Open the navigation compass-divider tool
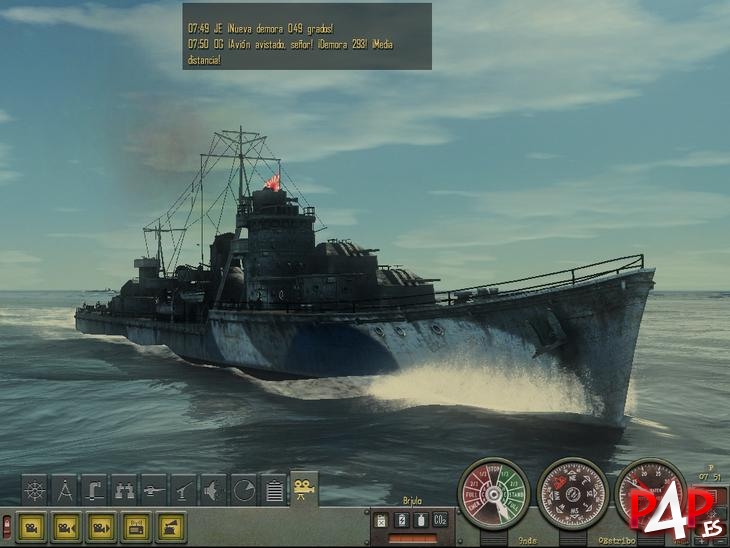This screenshot has width=730, height=548. click(65, 490)
